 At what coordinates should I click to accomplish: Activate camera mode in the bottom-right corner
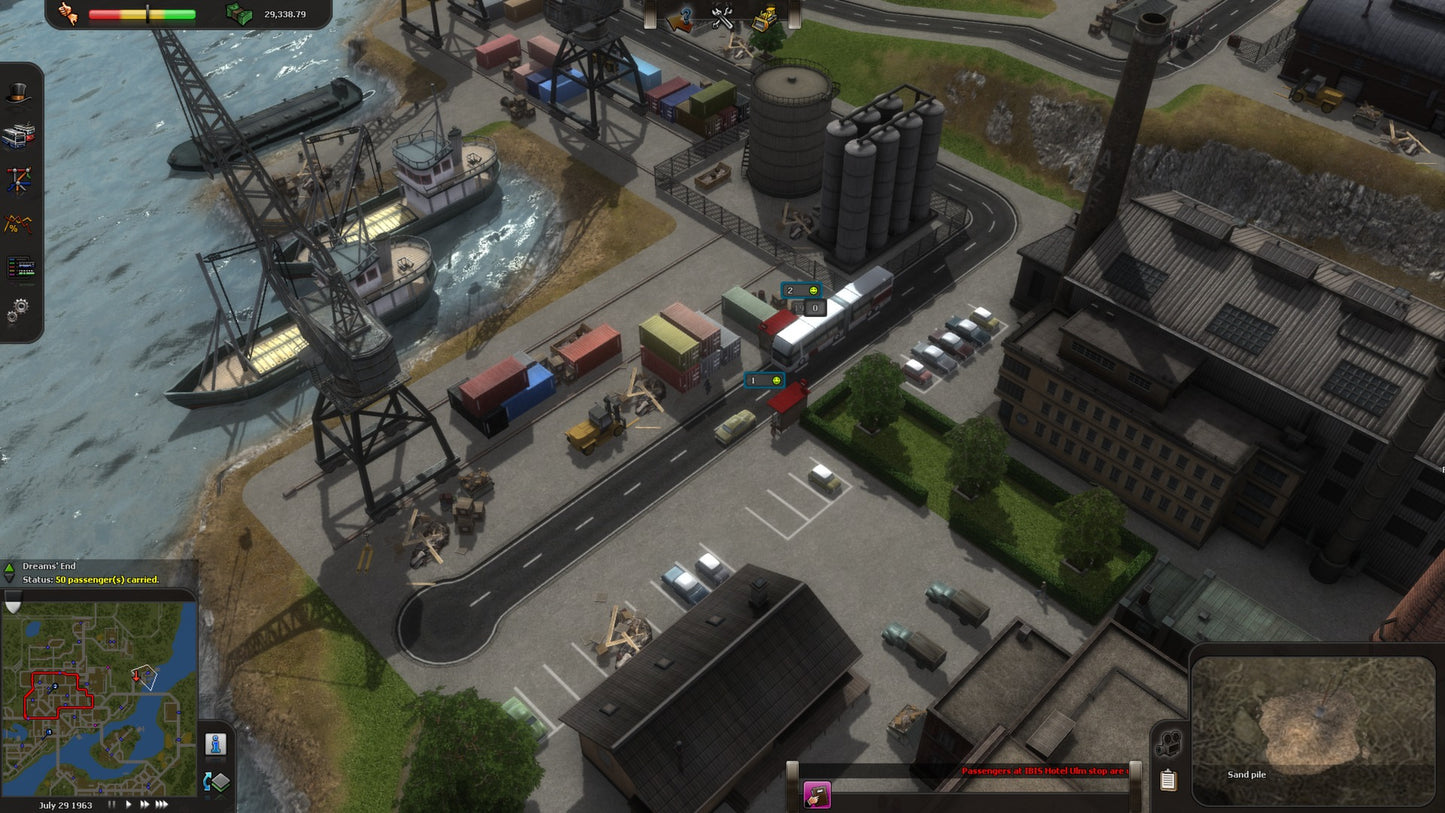(x=1168, y=744)
